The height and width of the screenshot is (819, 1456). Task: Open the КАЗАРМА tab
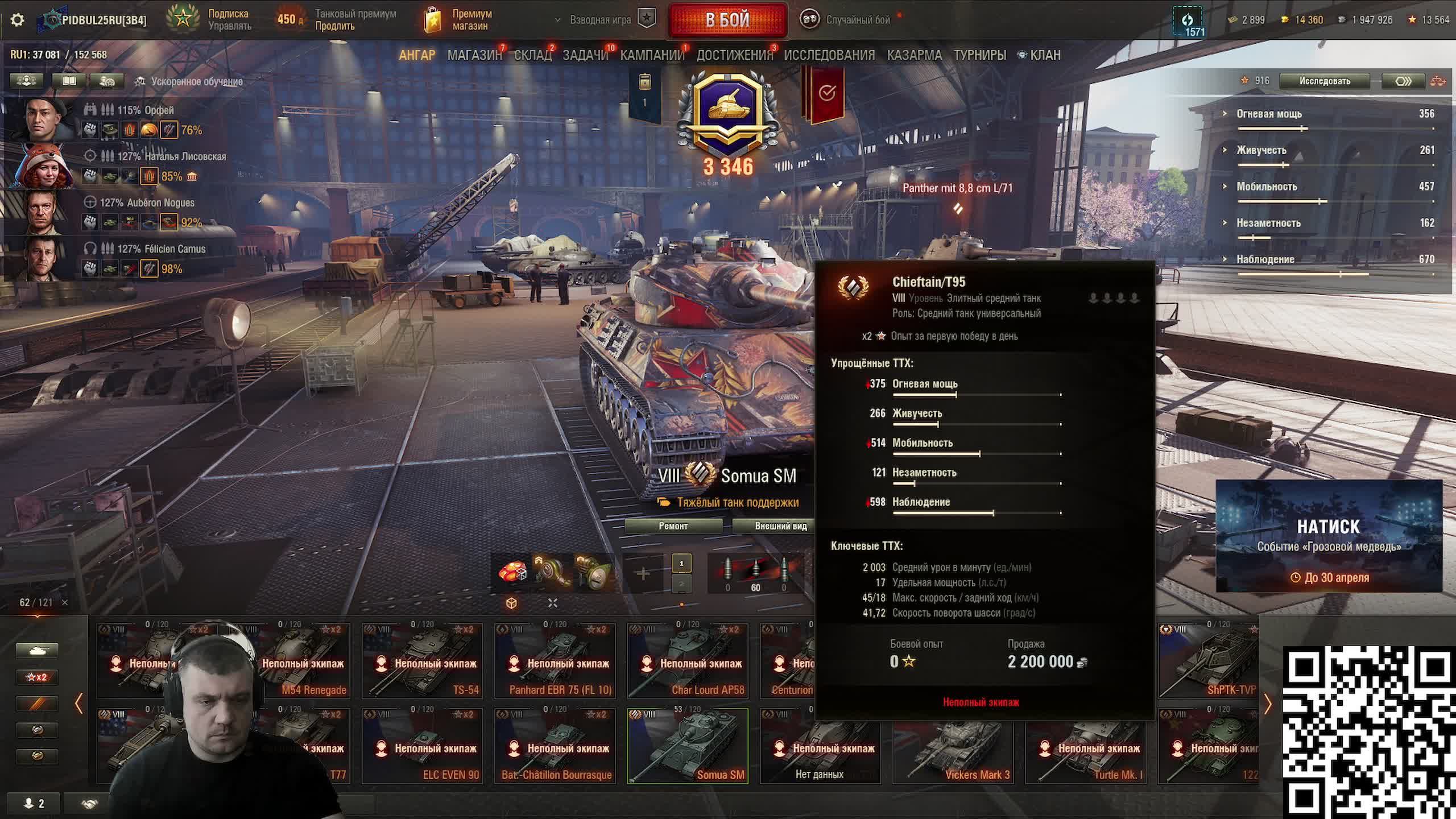914,55
